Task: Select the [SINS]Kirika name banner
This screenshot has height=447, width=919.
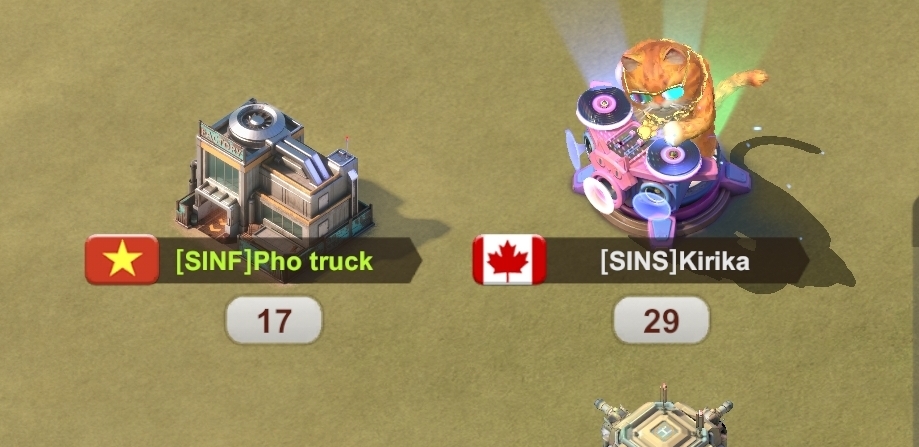Action: [x=674, y=262]
